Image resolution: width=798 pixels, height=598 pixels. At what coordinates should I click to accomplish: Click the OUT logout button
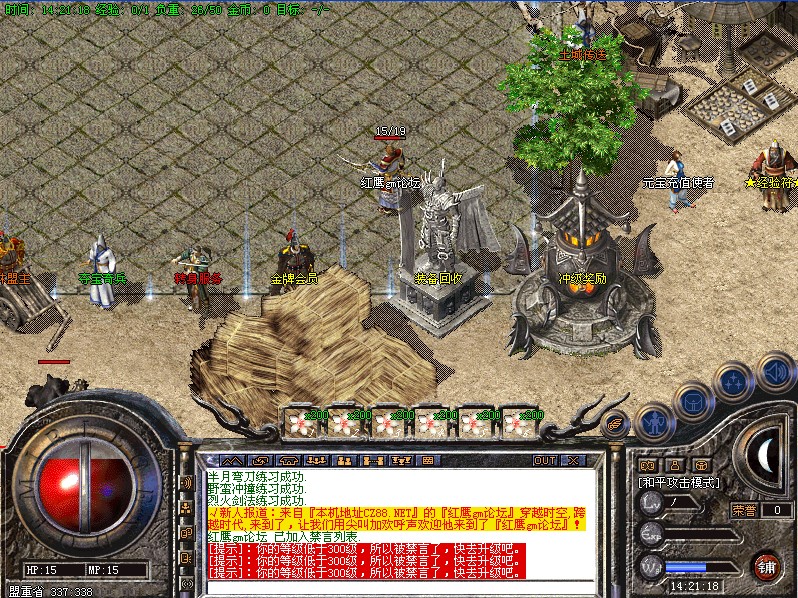(x=545, y=461)
